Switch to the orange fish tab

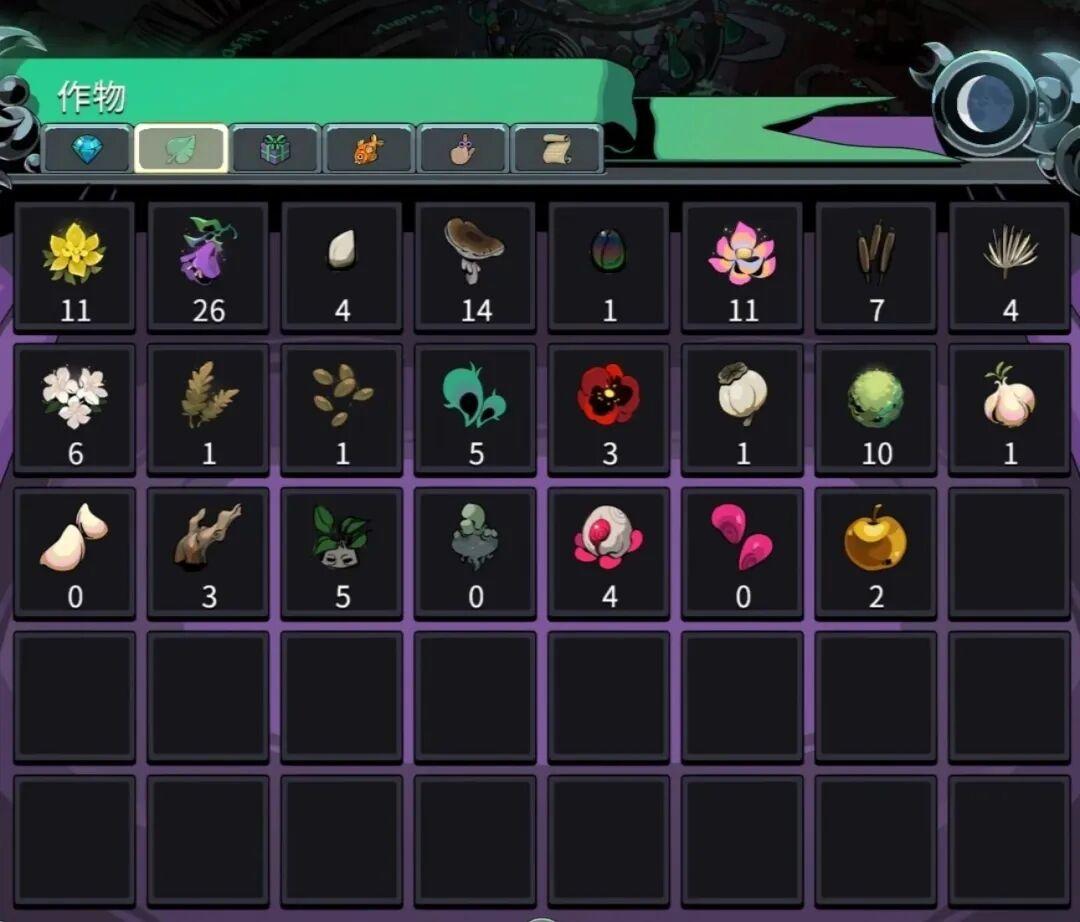[x=369, y=150]
